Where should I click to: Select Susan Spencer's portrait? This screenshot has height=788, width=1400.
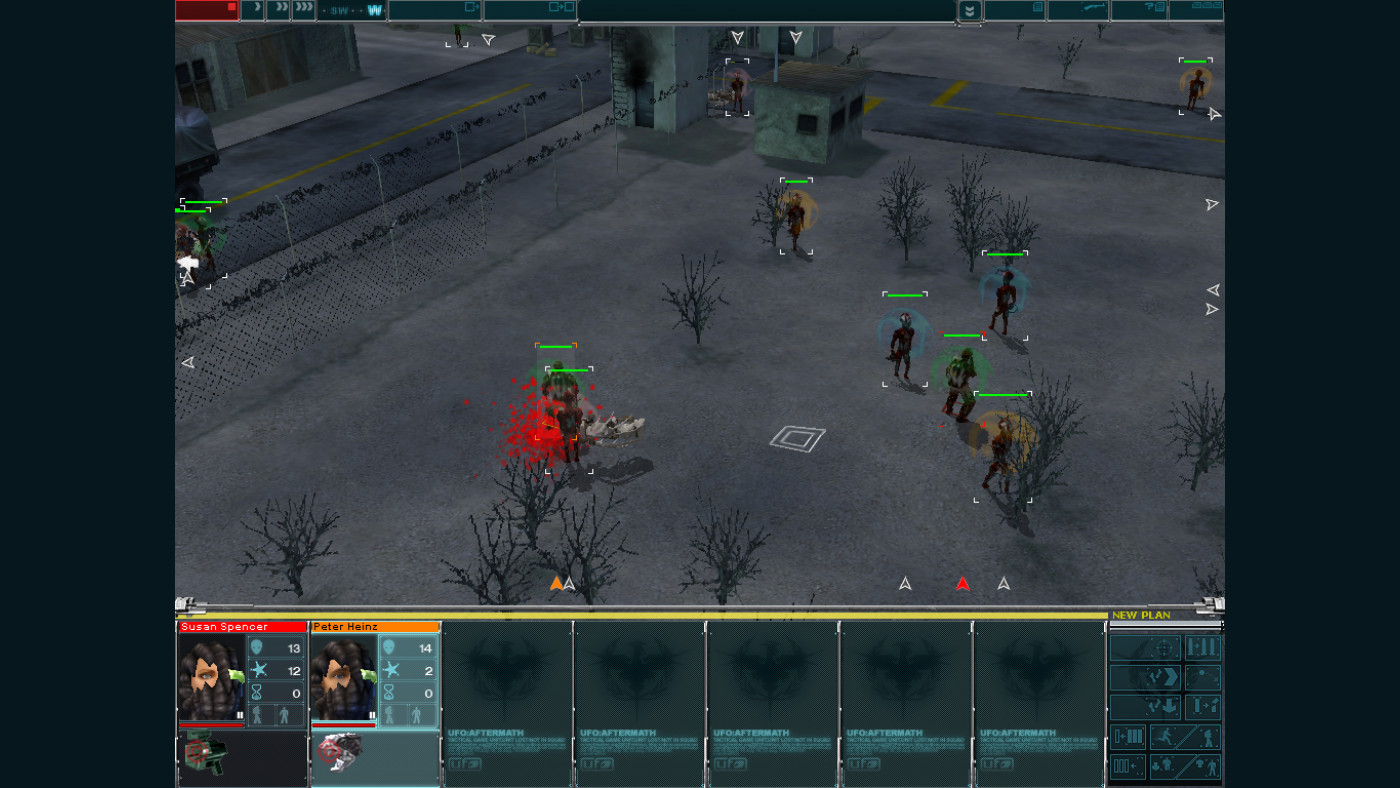point(211,678)
